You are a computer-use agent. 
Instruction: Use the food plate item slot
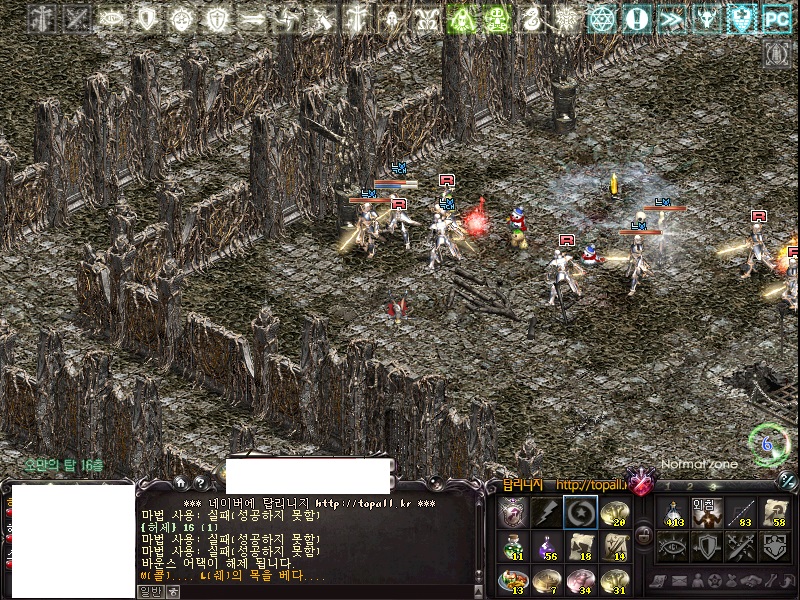pyautogui.click(x=514, y=580)
